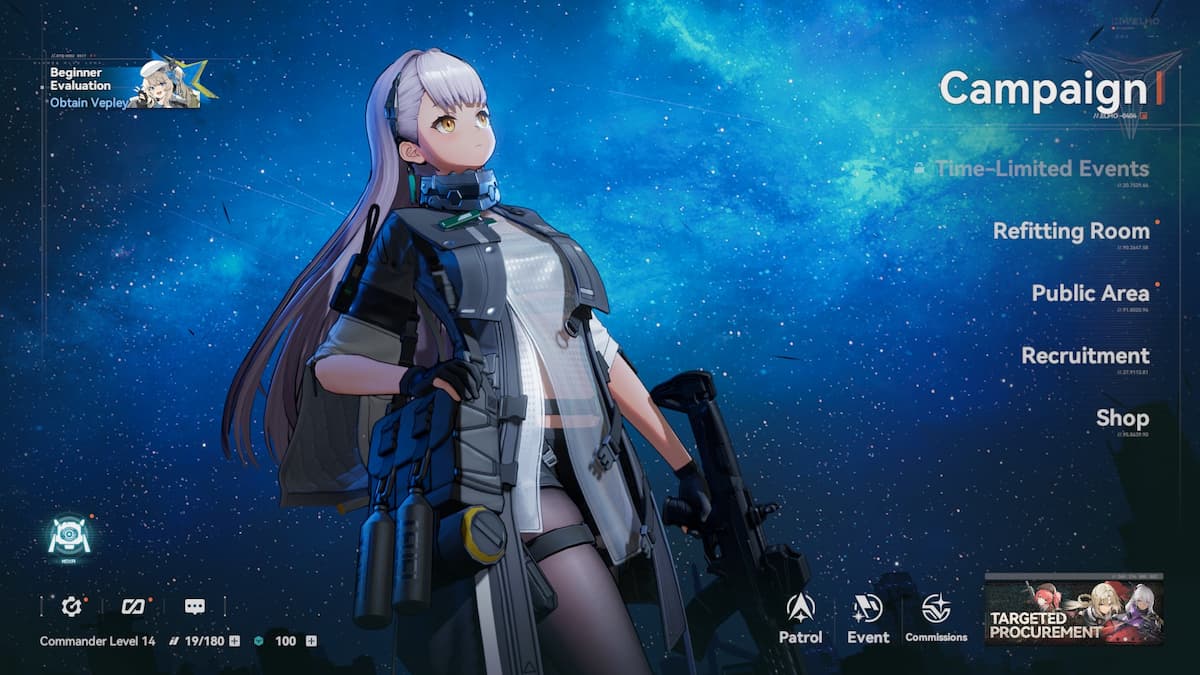This screenshot has height=675, width=1200.
Task: Enter the Refitting Room
Action: click(x=1071, y=231)
